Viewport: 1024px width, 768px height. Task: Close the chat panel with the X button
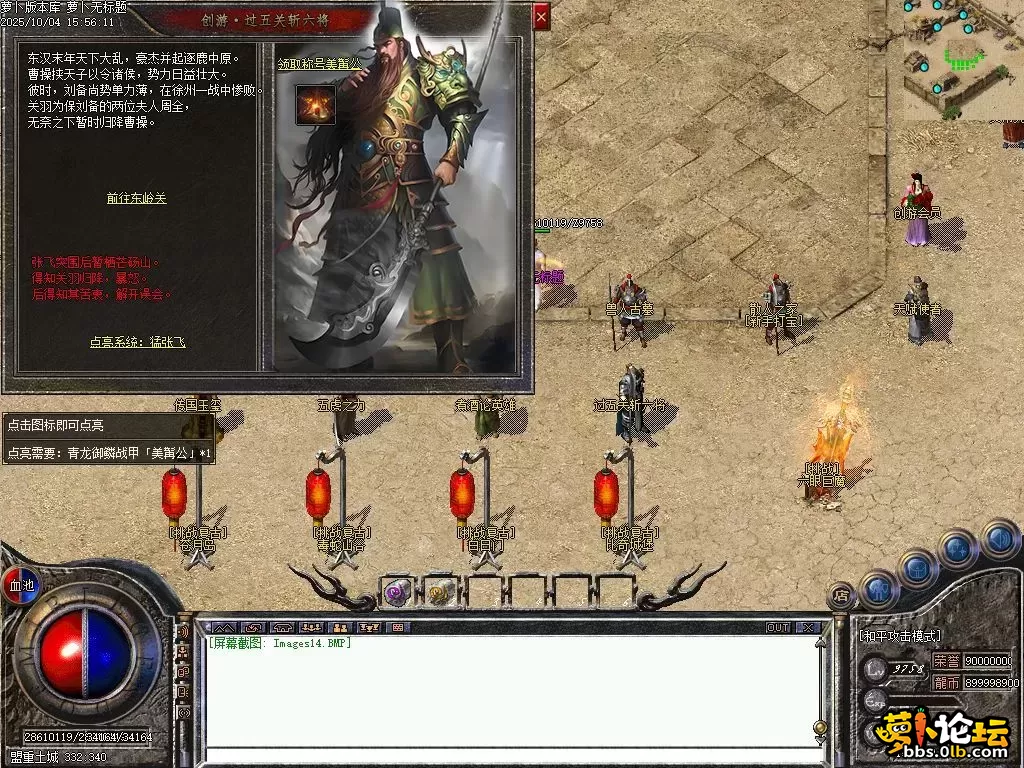[x=808, y=628]
